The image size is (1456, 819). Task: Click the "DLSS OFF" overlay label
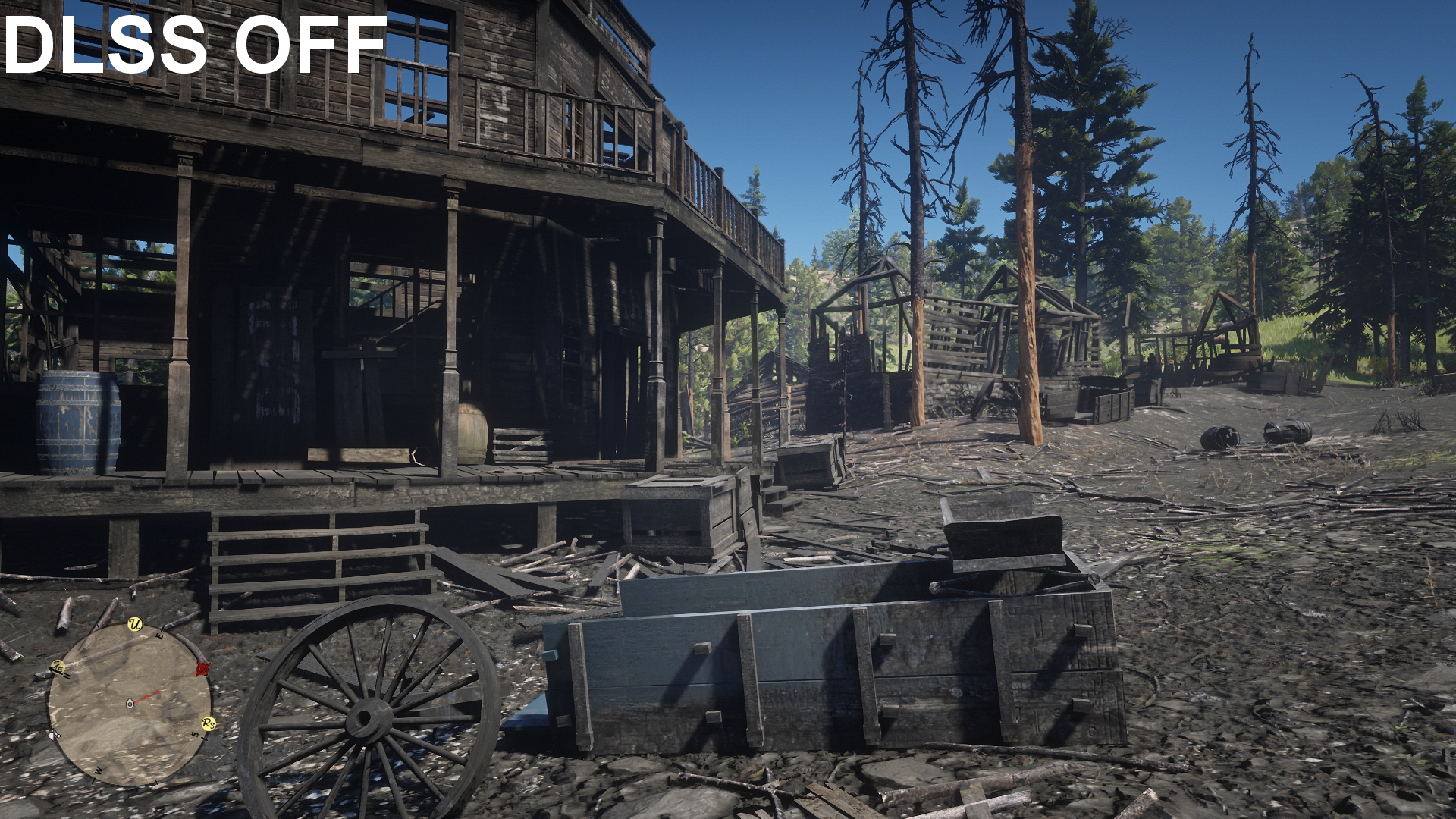tap(190, 44)
